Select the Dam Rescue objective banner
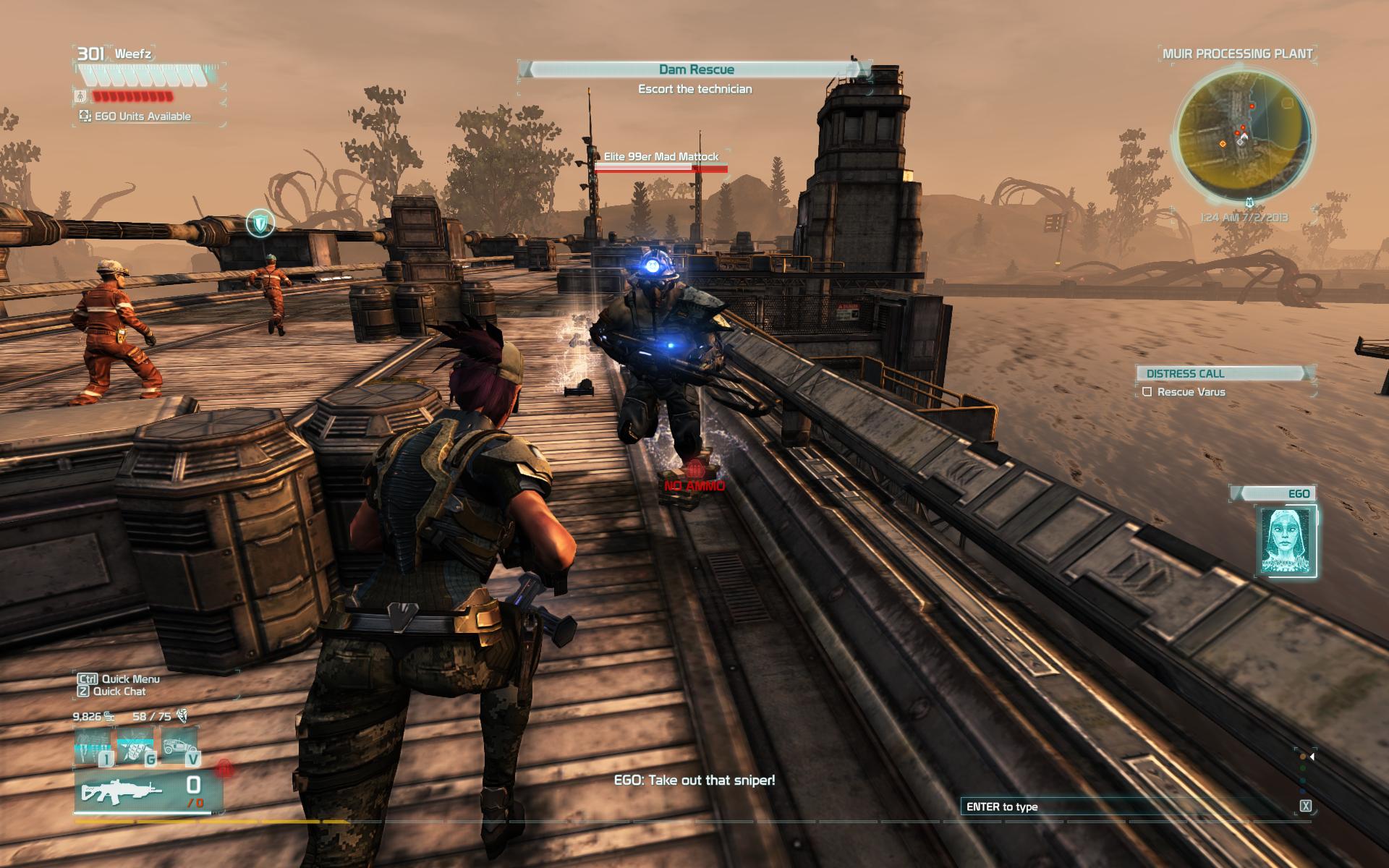 point(696,69)
